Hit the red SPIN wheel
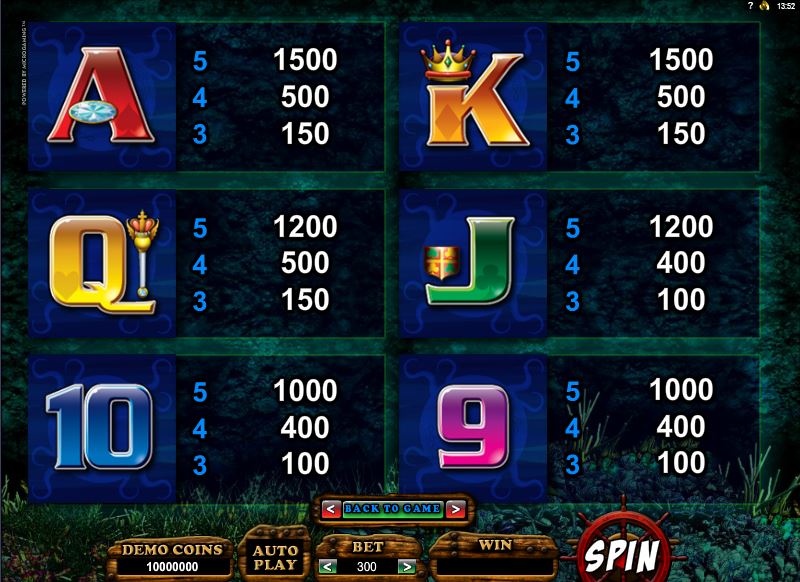 coord(621,552)
